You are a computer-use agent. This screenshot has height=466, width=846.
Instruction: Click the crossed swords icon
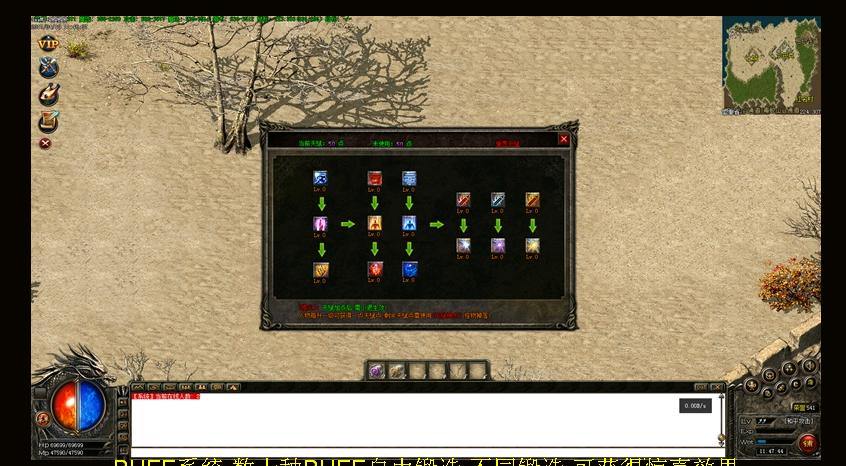point(48,68)
